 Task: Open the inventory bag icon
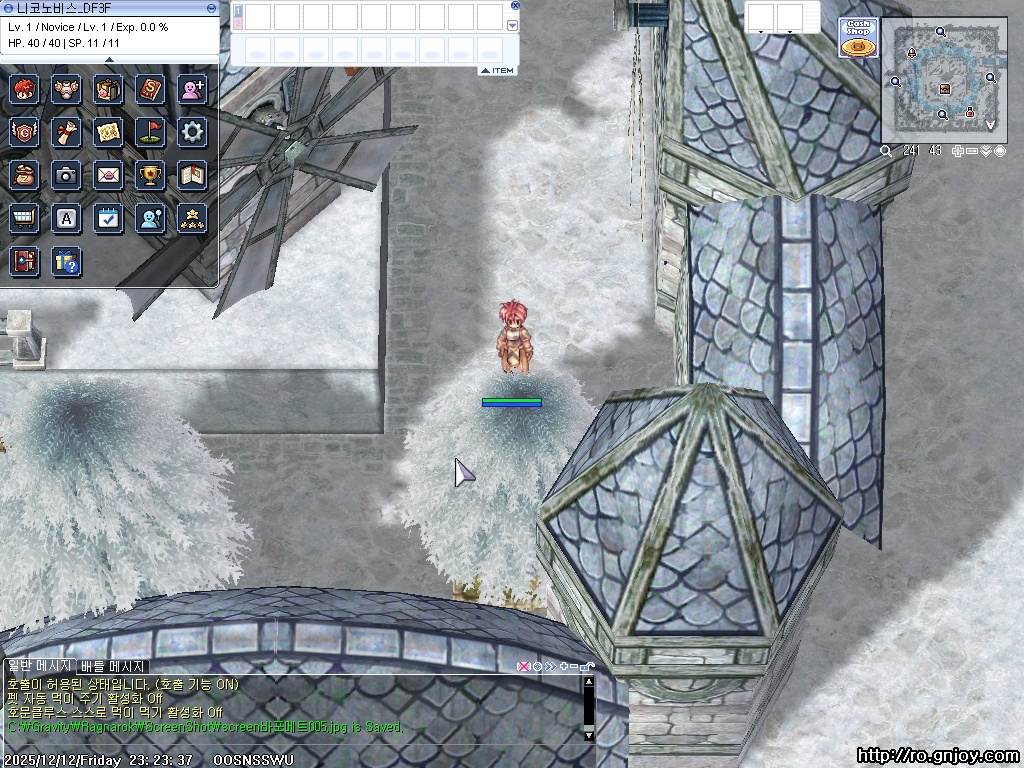pyautogui.click(x=108, y=89)
